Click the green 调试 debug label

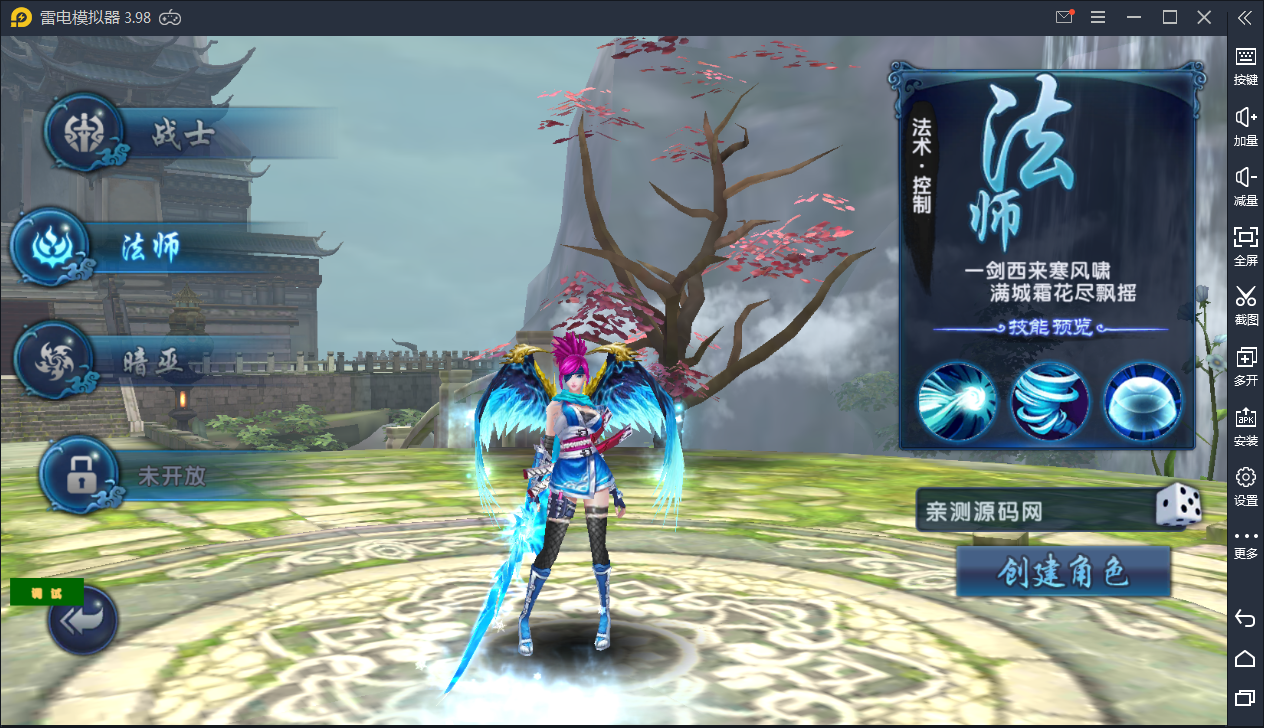(x=47, y=592)
